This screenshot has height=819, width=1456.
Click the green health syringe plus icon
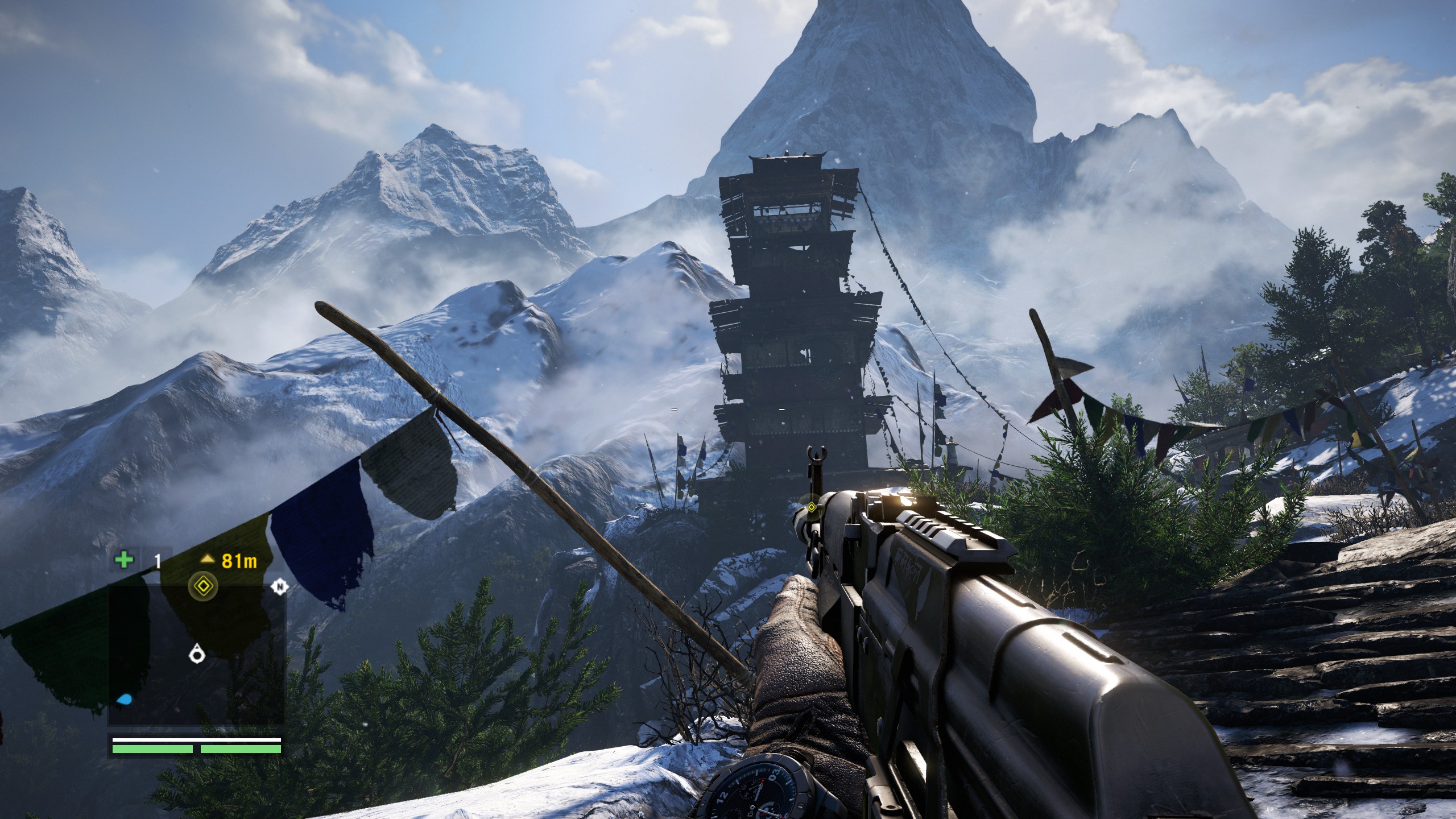pyautogui.click(x=123, y=560)
